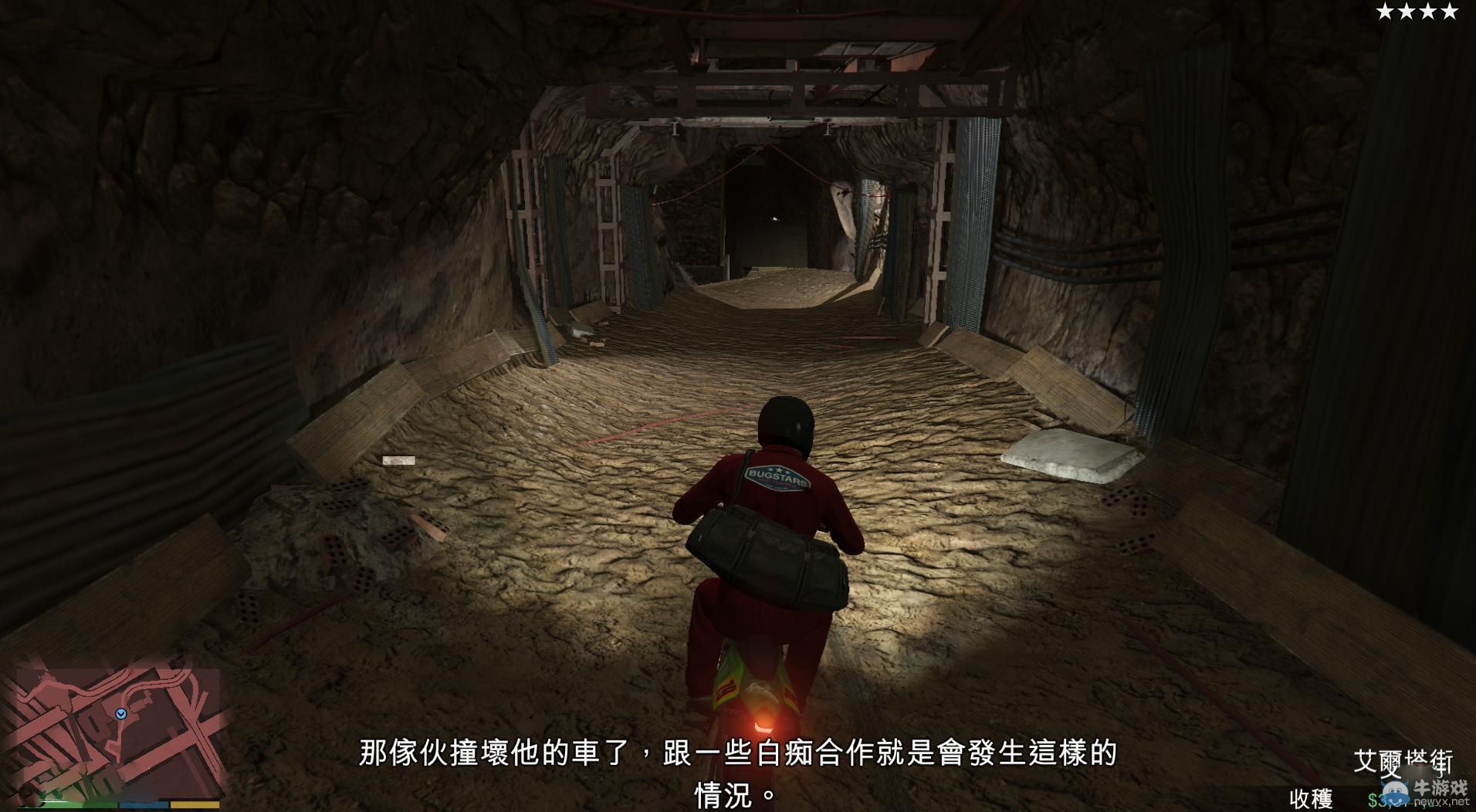Click the first wanted level star
The height and width of the screenshot is (812, 1476).
click(x=1385, y=12)
